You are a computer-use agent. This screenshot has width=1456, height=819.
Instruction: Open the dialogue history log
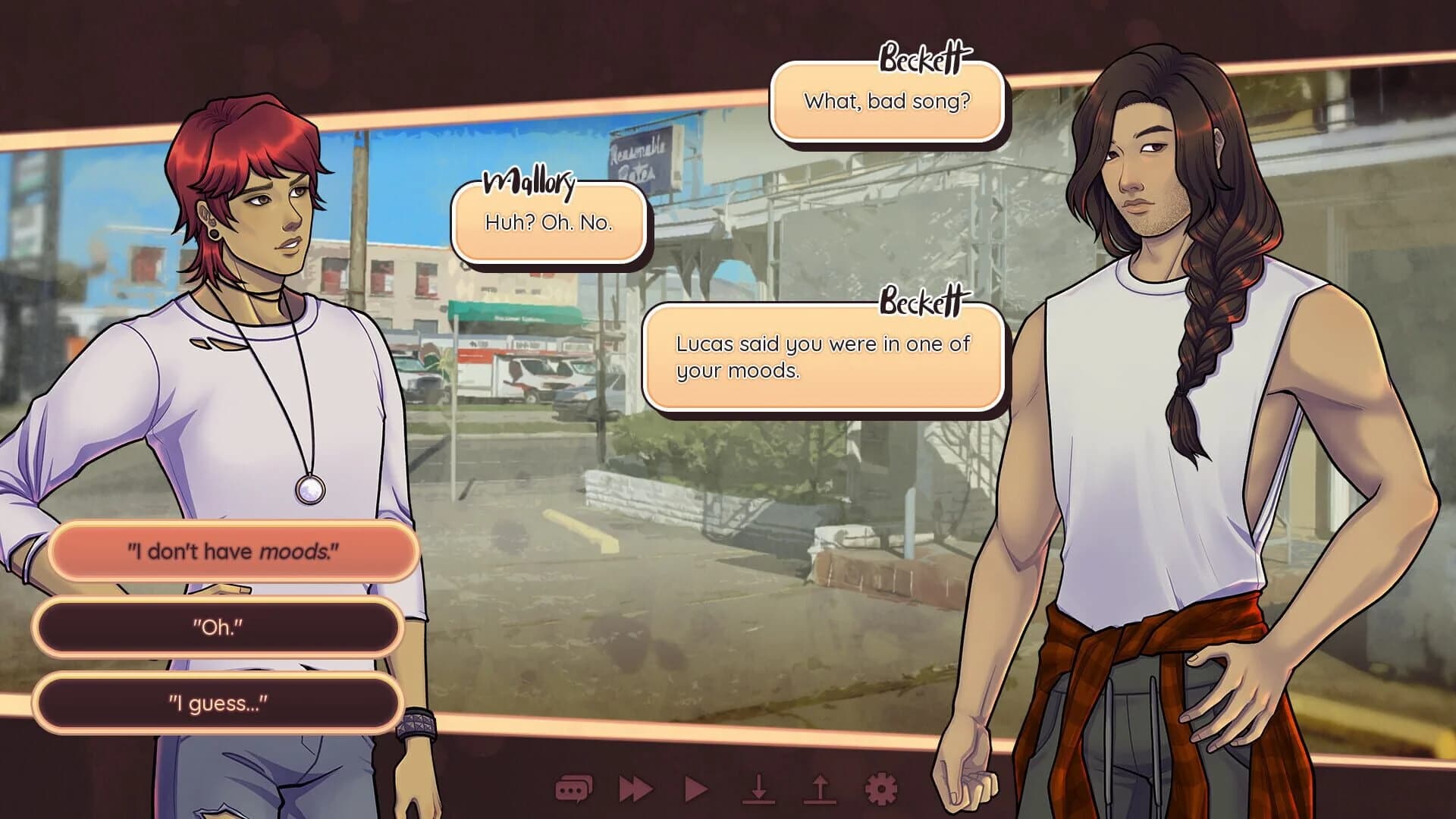point(573,789)
